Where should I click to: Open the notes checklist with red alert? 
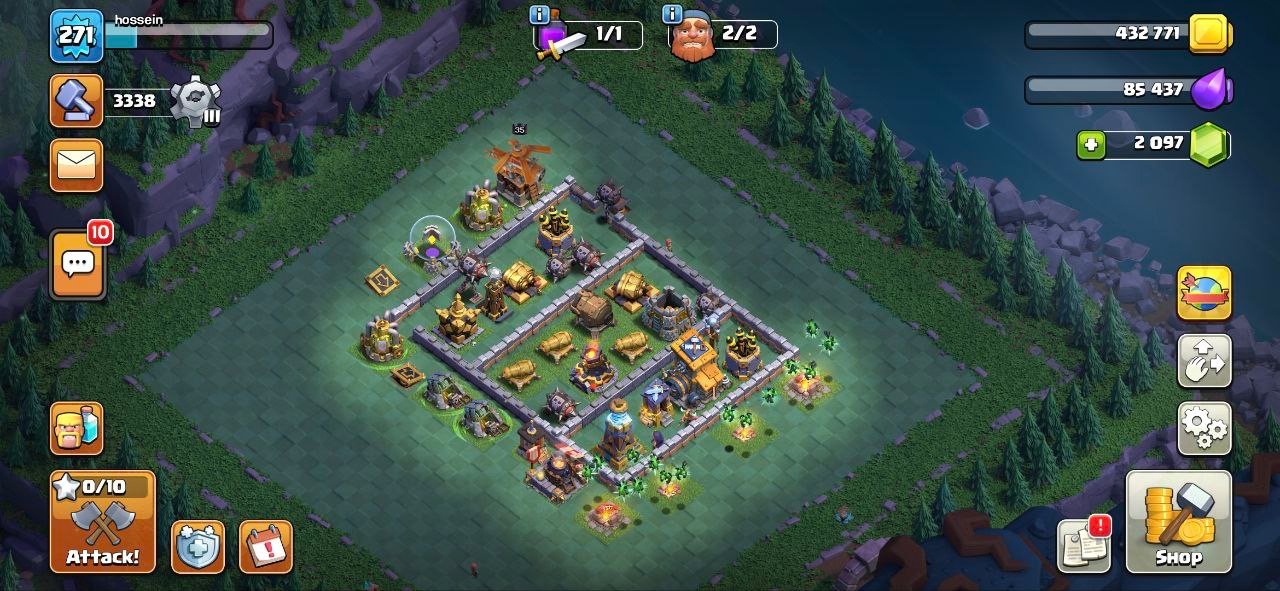pos(1084,545)
